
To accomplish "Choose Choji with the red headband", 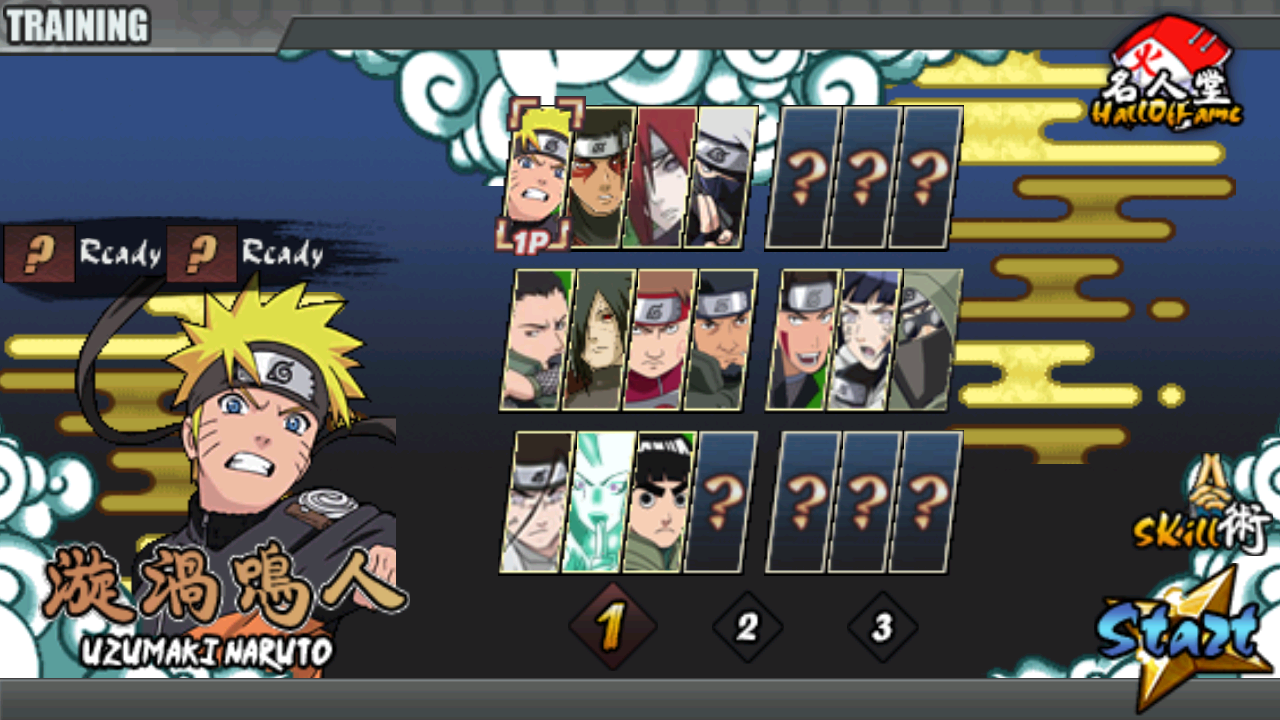I will [658, 339].
